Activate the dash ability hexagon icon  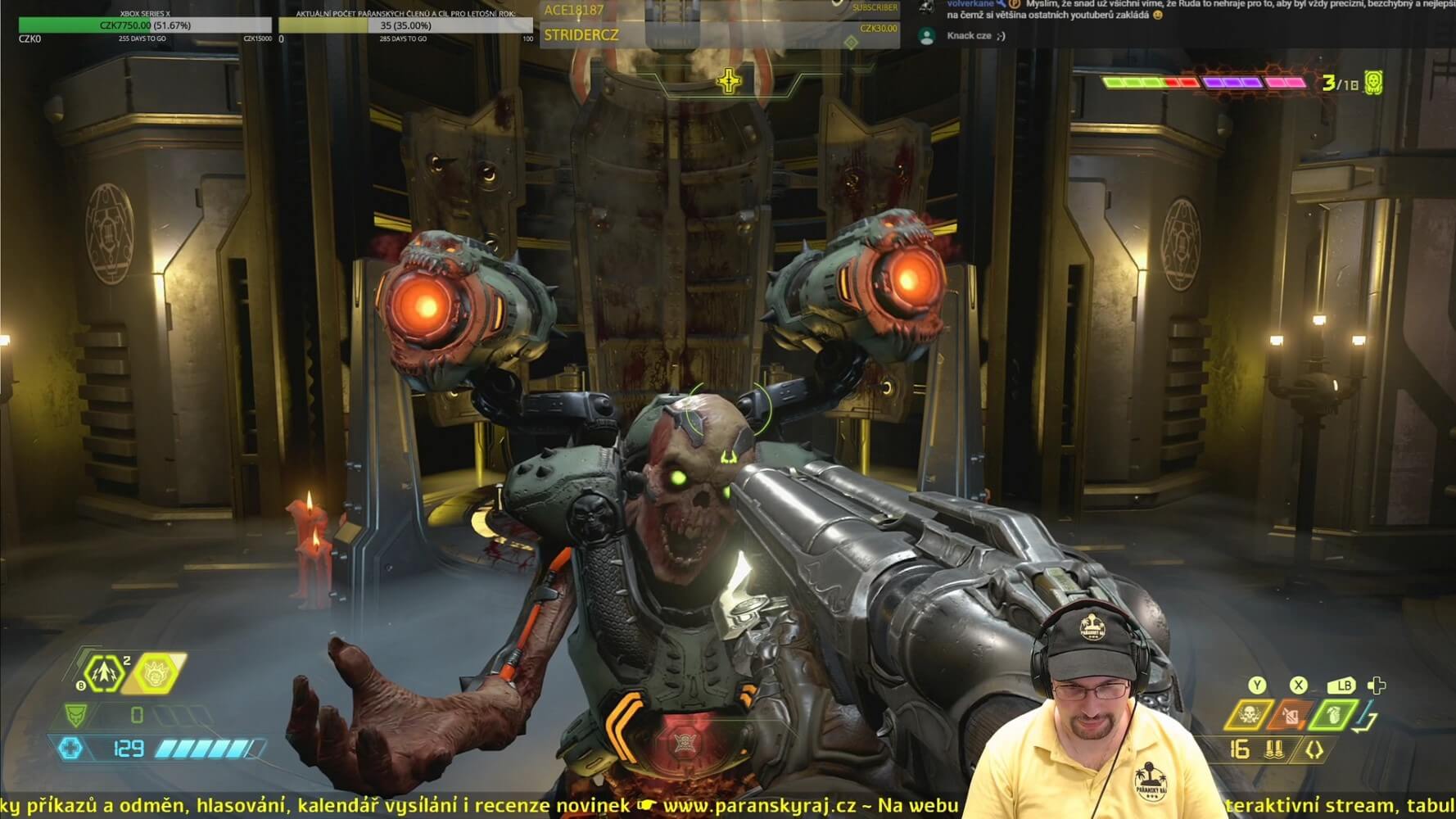coord(104,673)
